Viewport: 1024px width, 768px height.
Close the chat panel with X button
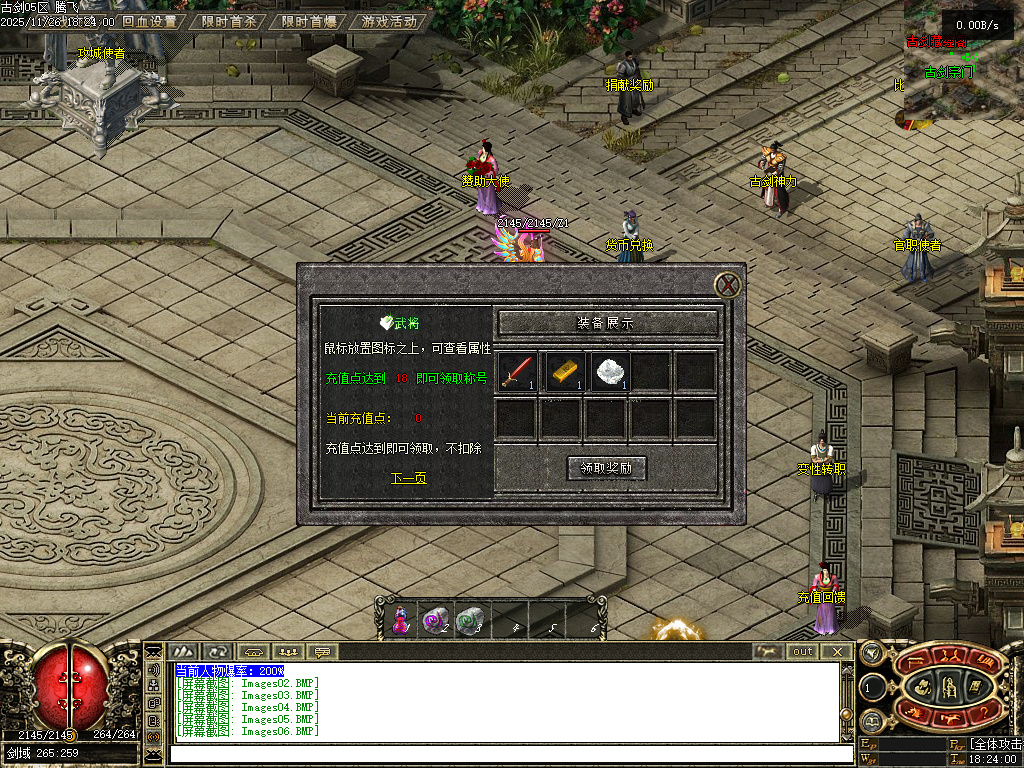(837, 652)
